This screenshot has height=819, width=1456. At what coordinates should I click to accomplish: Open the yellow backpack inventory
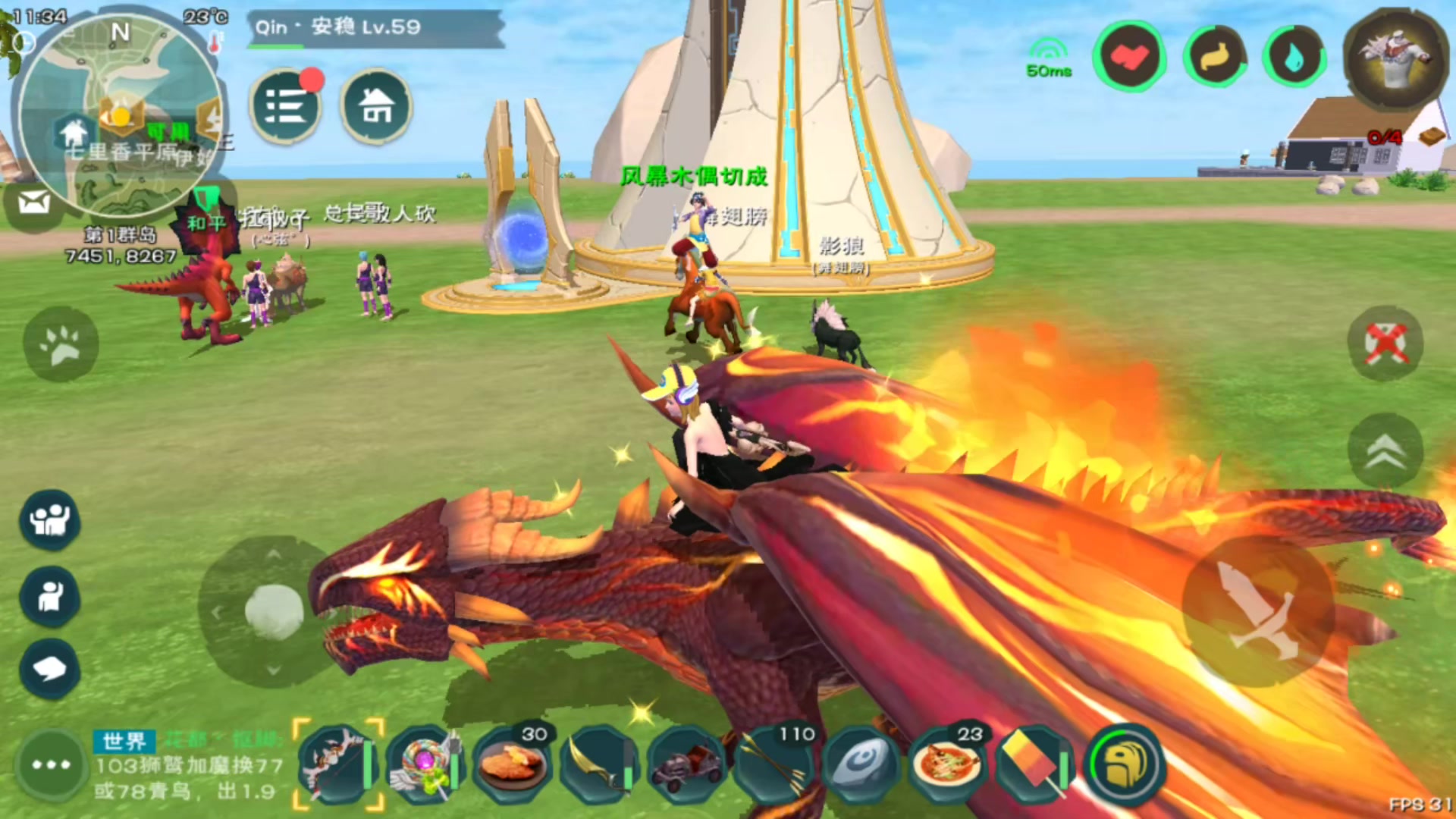coord(1125,764)
